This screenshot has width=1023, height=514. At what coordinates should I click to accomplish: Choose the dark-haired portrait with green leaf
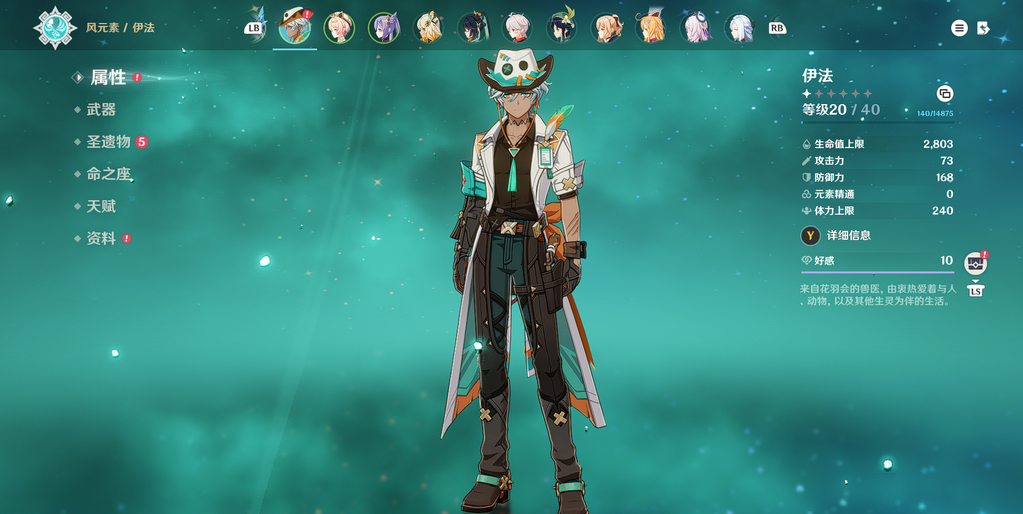562,28
